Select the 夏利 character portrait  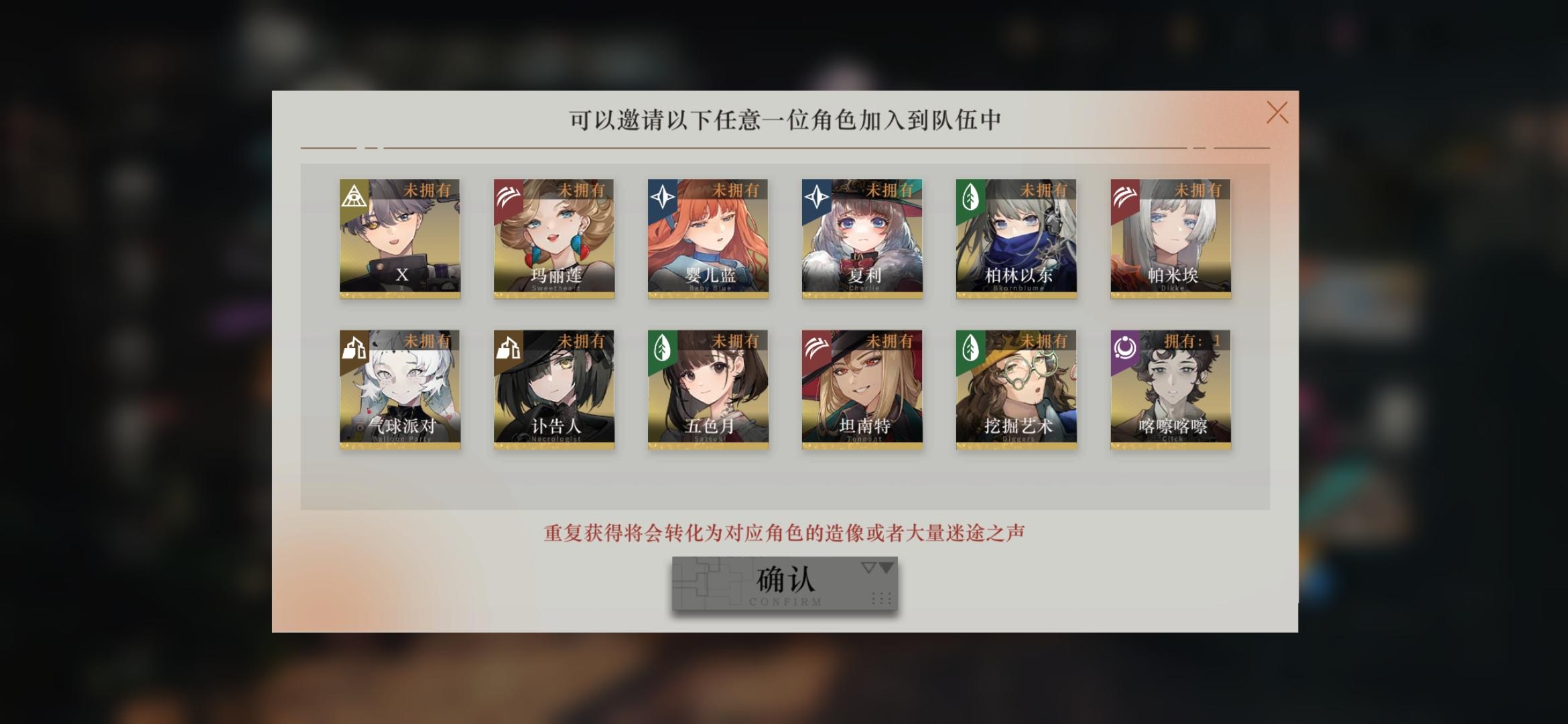(x=861, y=238)
